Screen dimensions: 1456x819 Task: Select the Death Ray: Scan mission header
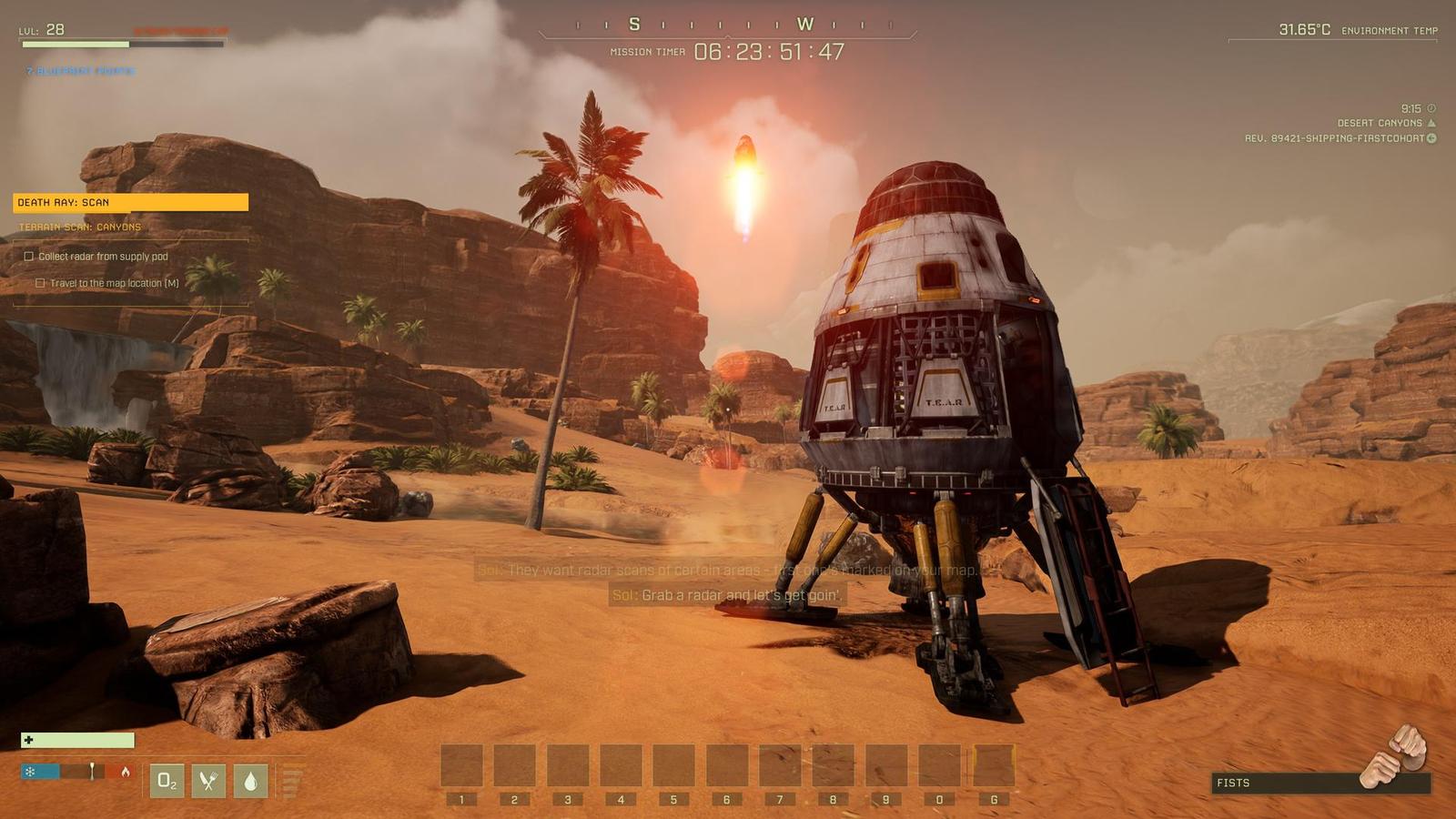pyautogui.click(x=130, y=202)
